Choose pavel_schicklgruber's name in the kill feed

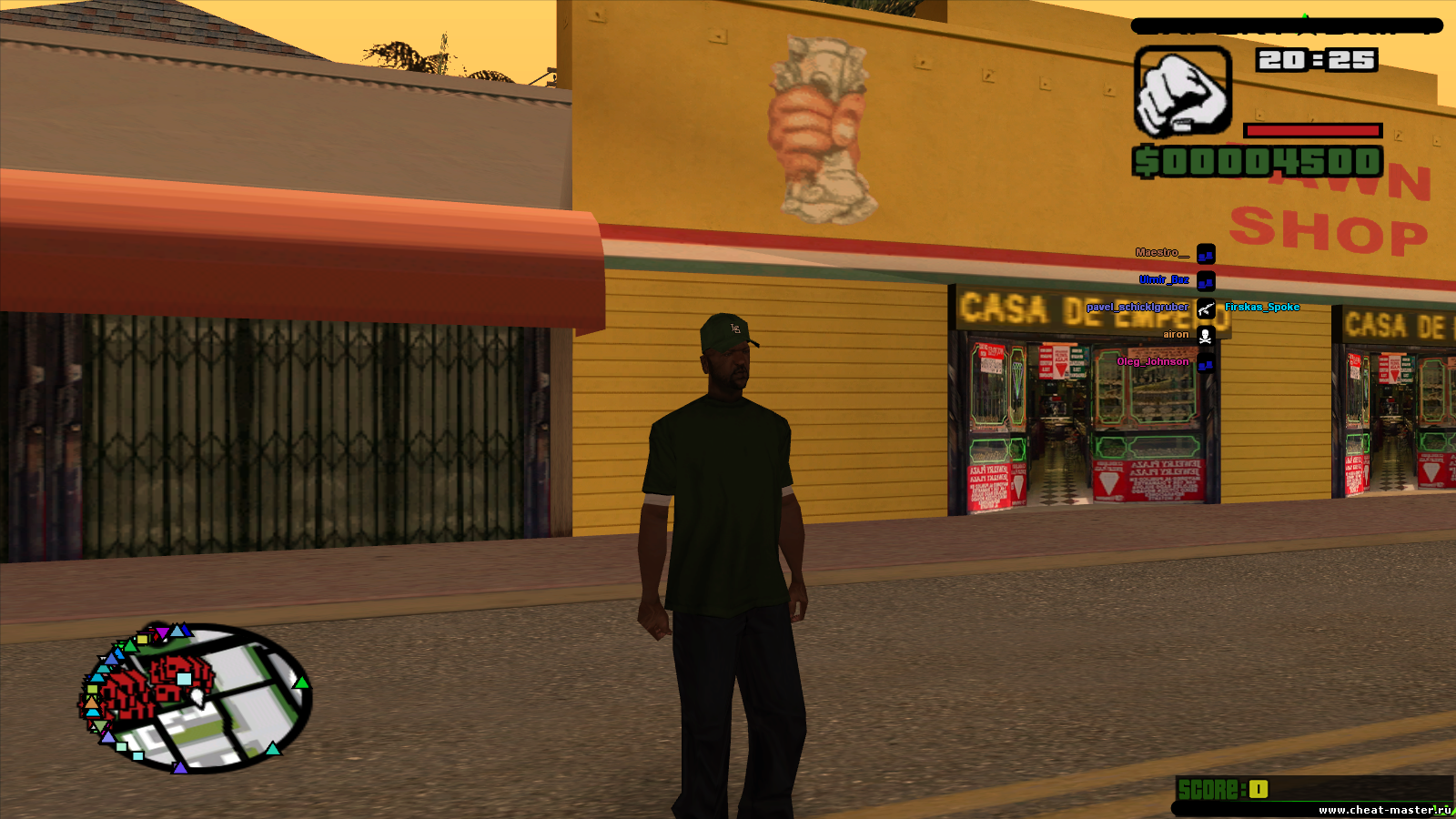1137,308
